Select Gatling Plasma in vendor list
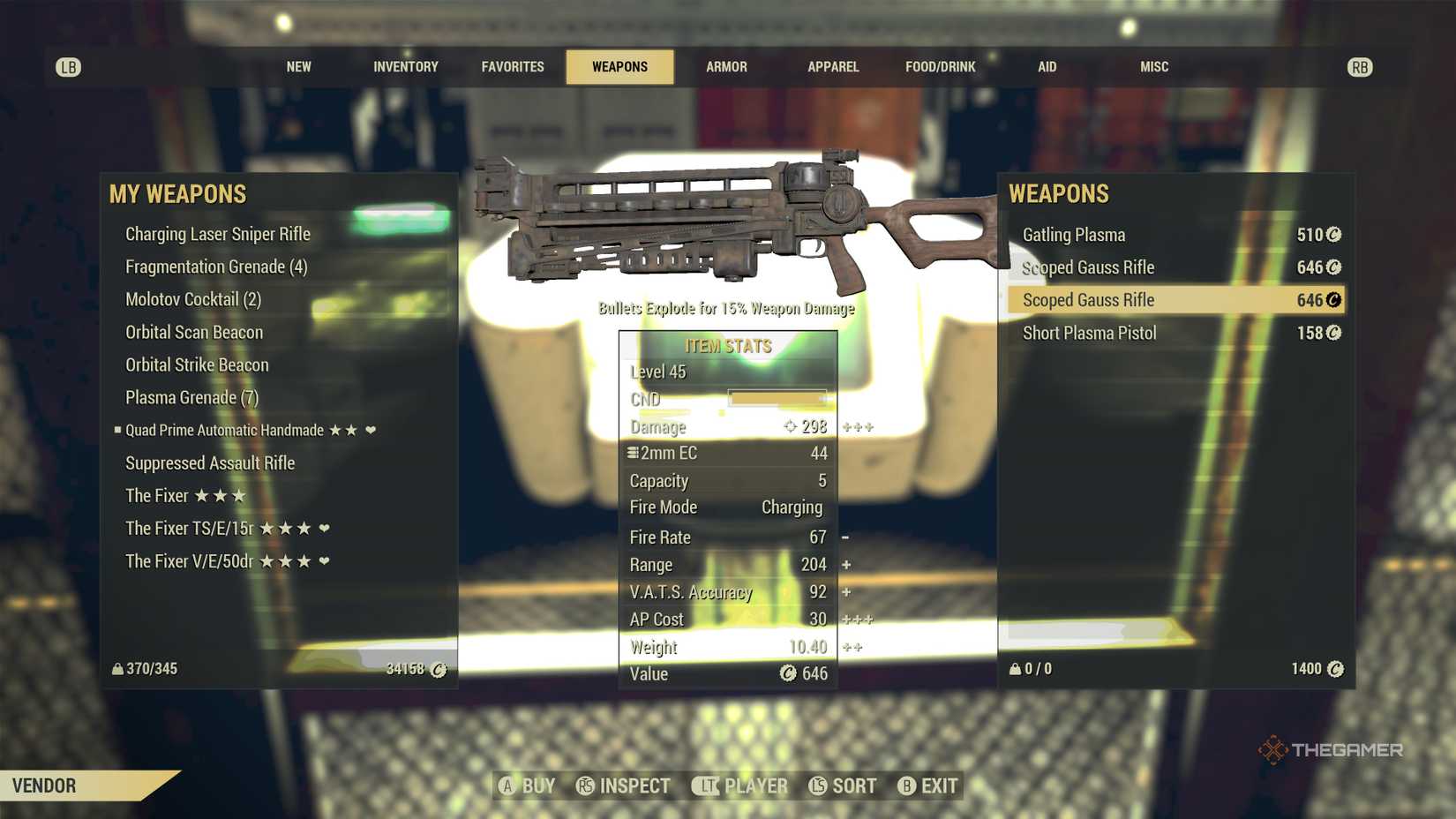The height and width of the screenshot is (819, 1456). point(1075,235)
